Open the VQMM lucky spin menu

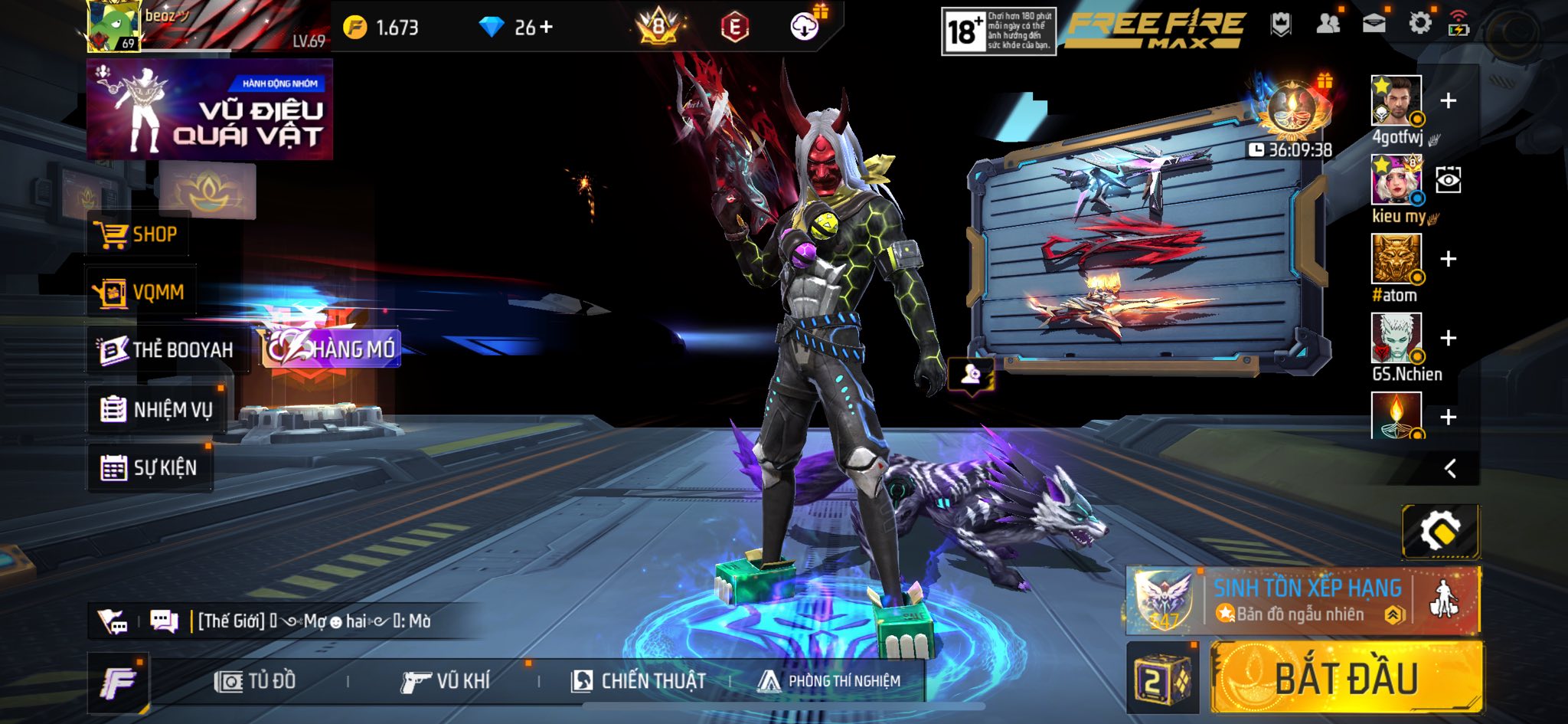[140, 293]
